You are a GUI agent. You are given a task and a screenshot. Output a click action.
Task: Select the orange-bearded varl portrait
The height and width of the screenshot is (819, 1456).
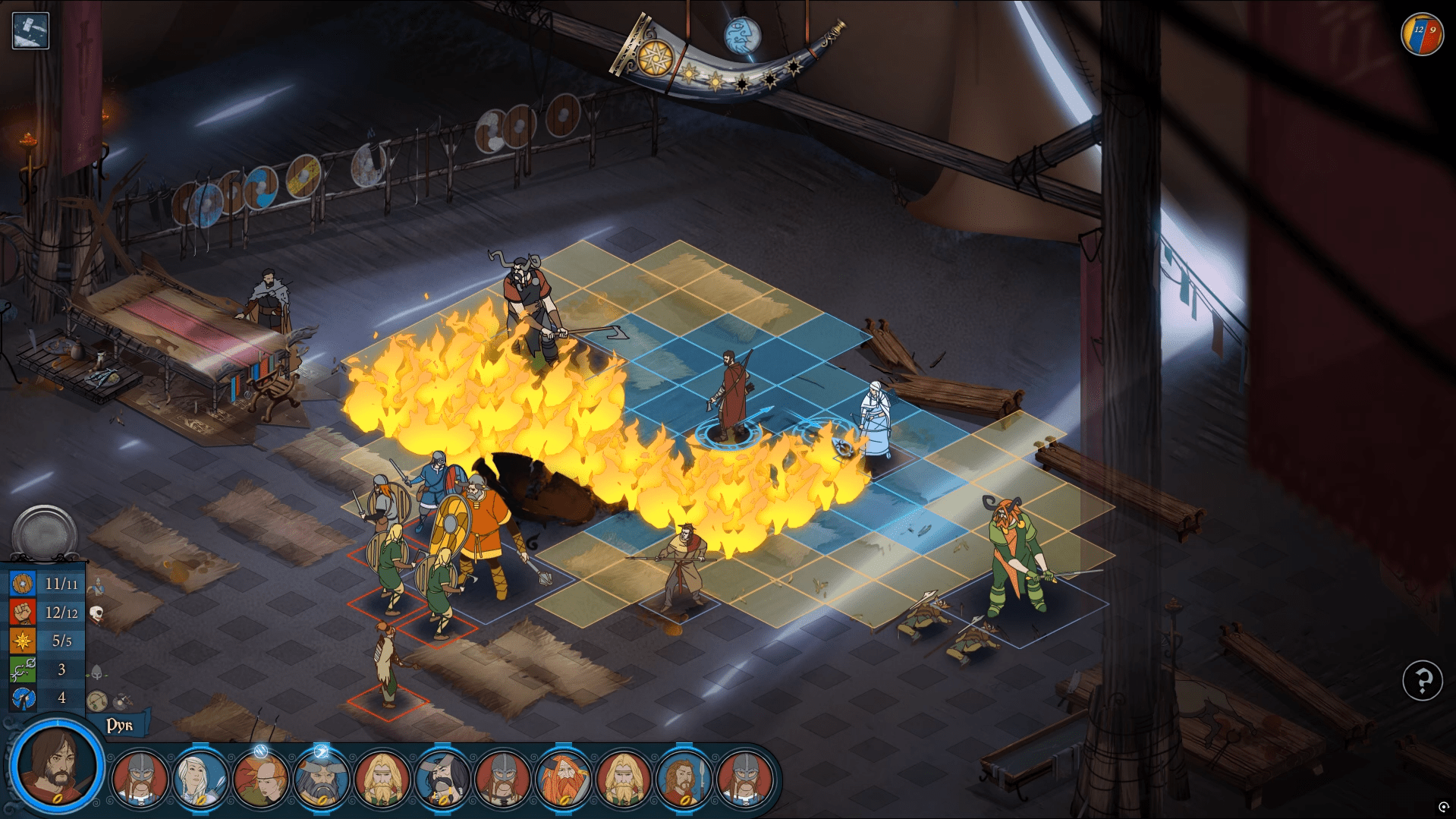(x=563, y=778)
